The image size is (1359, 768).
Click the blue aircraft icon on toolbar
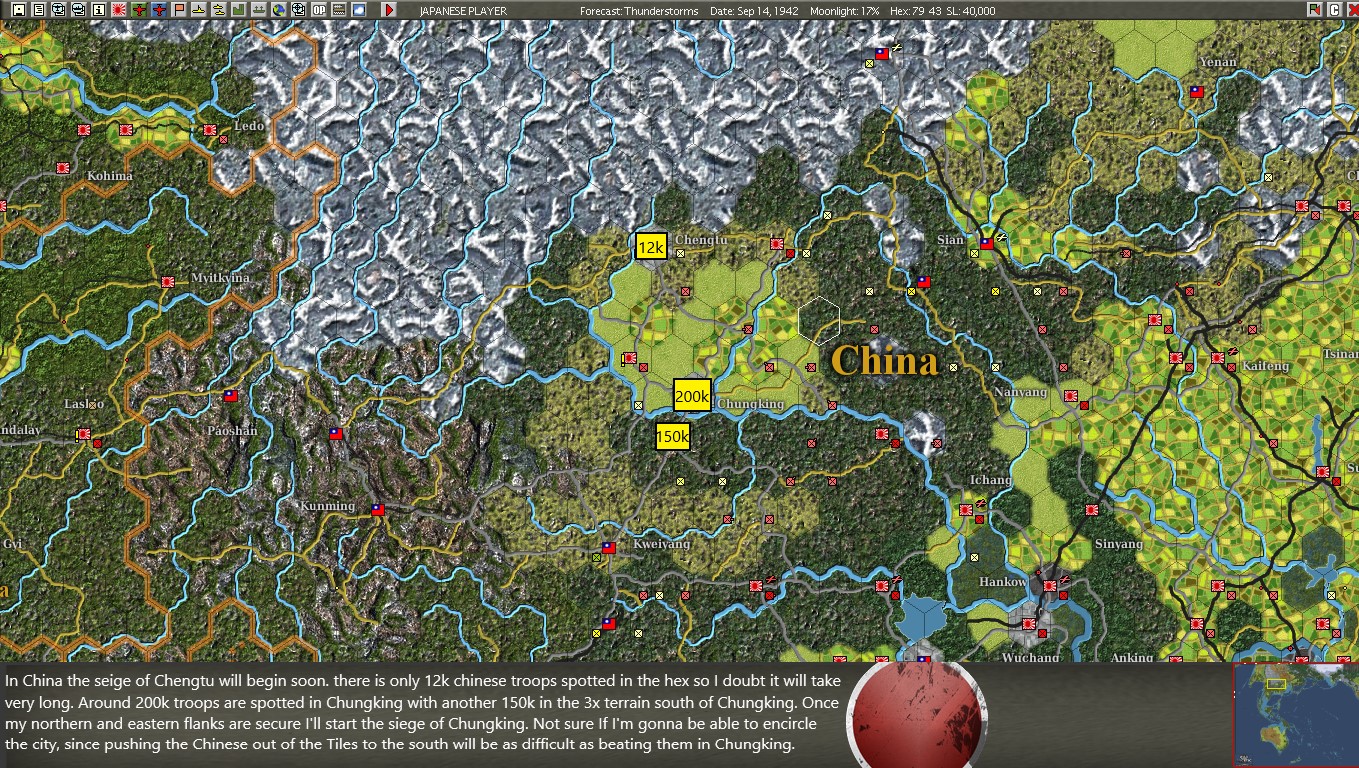point(159,10)
